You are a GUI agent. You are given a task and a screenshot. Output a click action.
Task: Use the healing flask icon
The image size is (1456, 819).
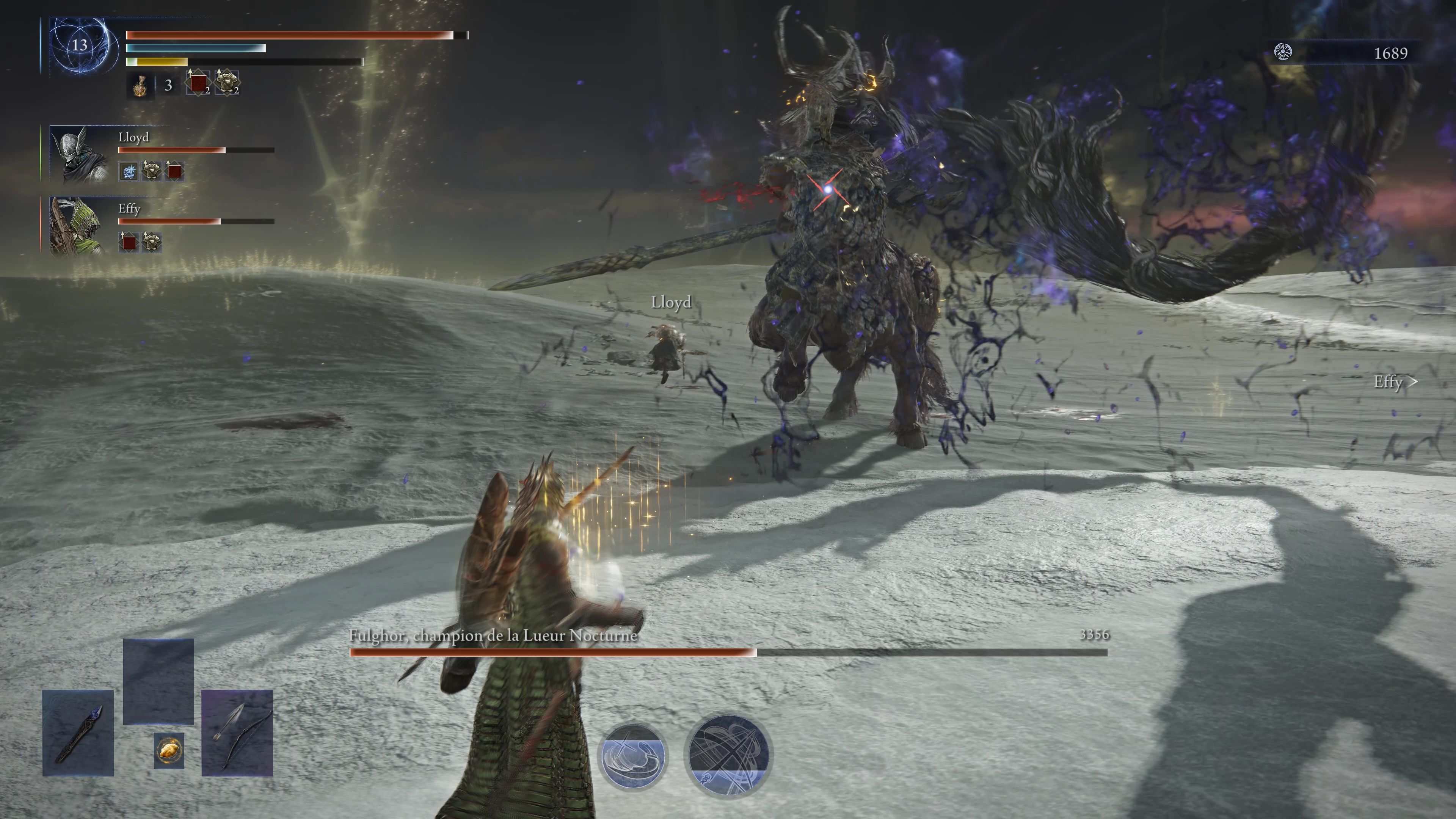coord(140,86)
